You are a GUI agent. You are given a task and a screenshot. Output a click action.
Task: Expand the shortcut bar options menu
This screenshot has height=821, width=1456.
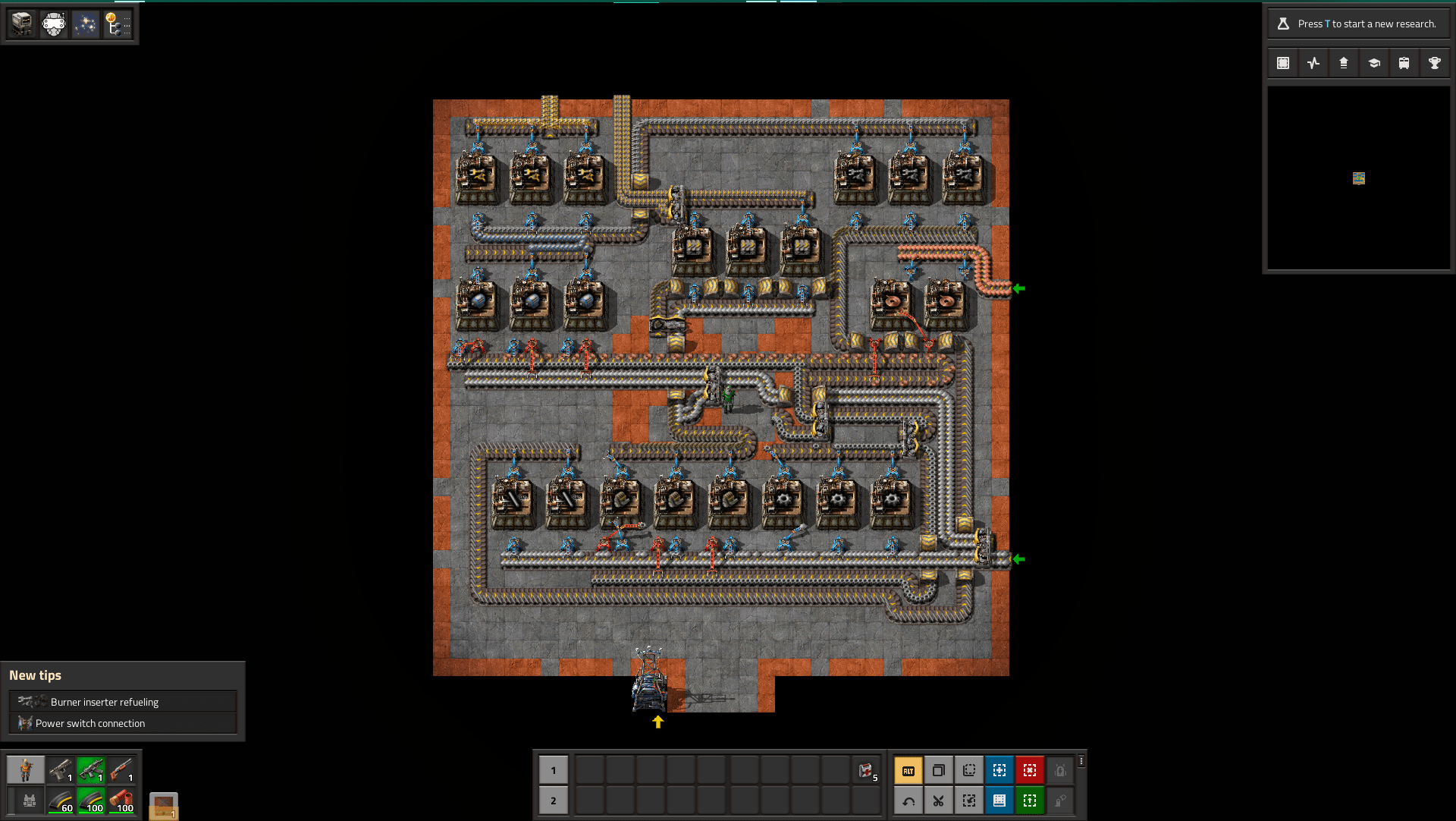(x=1081, y=761)
